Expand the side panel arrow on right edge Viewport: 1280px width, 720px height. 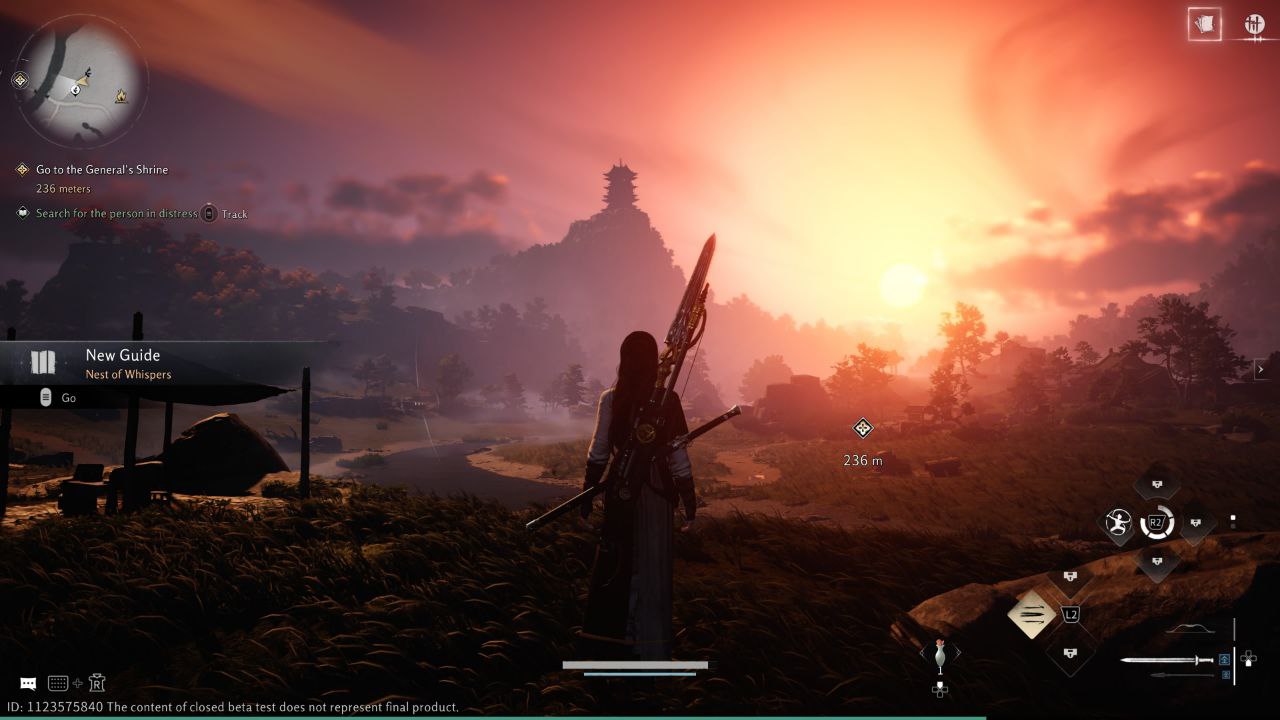tap(1261, 369)
